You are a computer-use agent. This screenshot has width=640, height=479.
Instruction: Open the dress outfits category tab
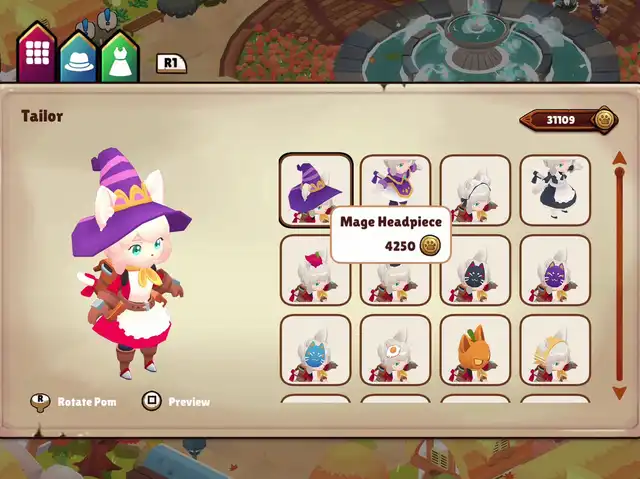119,58
